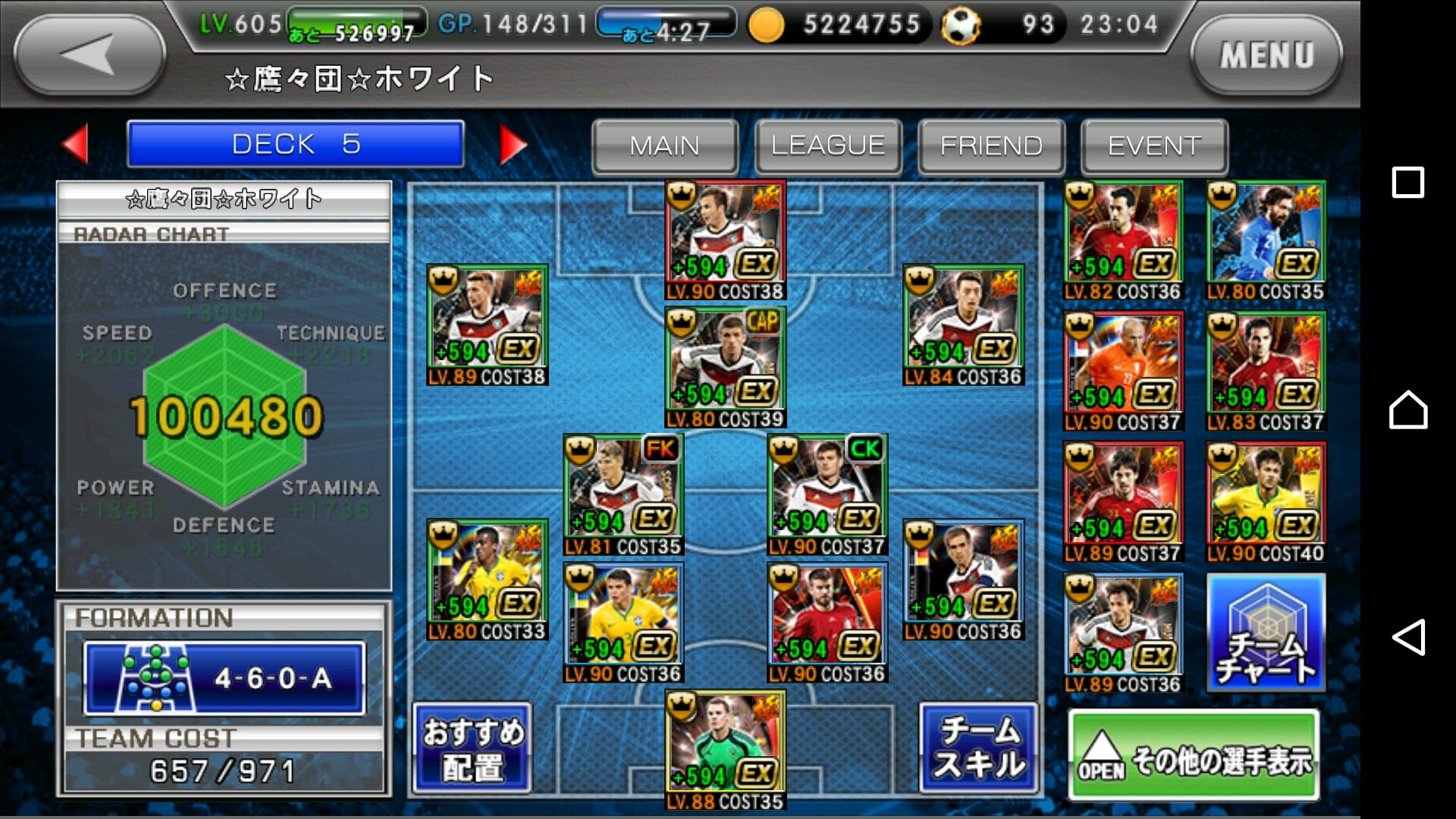The width and height of the screenshot is (1456, 819).
Task: Tap the おすすめ配置 recommended placement button
Action: click(x=472, y=748)
